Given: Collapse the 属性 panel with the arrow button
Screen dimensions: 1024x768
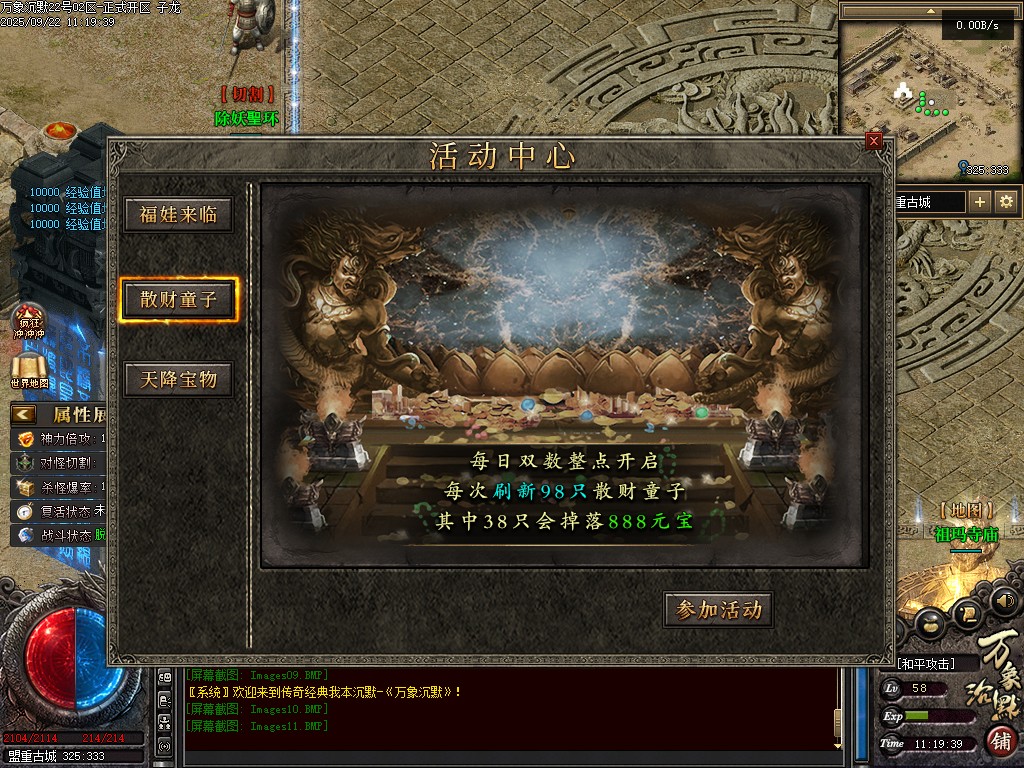Looking at the screenshot, I should pyautogui.click(x=24, y=414).
